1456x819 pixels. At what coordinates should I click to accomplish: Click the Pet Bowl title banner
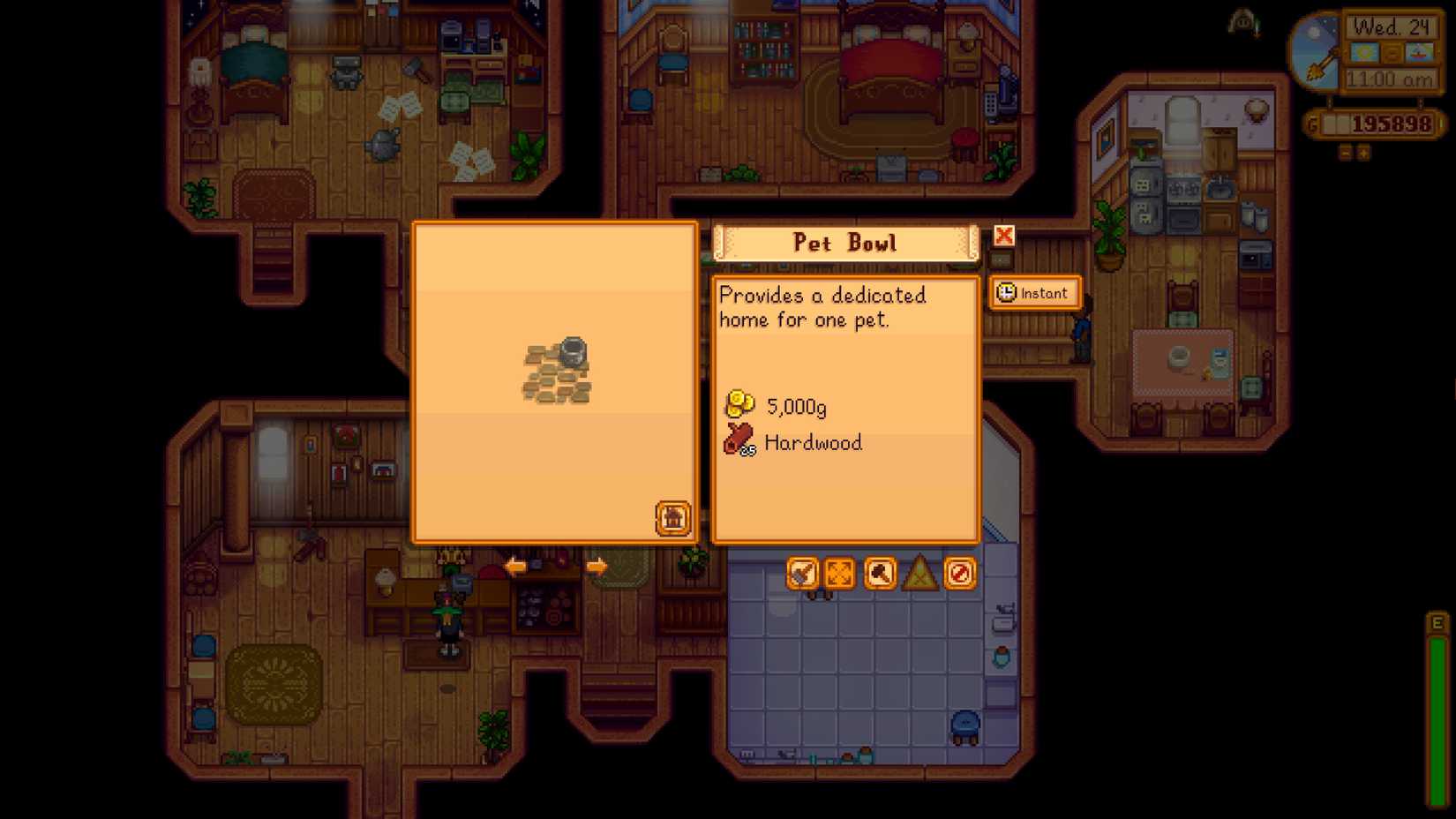[845, 243]
